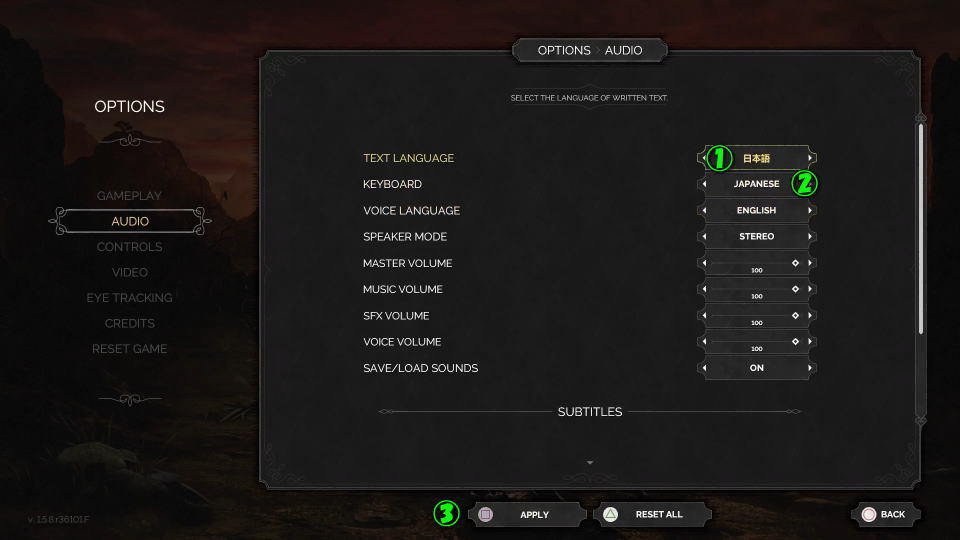Viewport: 960px width, 540px height.
Task: Switch to the Video options section
Action: click(129, 272)
